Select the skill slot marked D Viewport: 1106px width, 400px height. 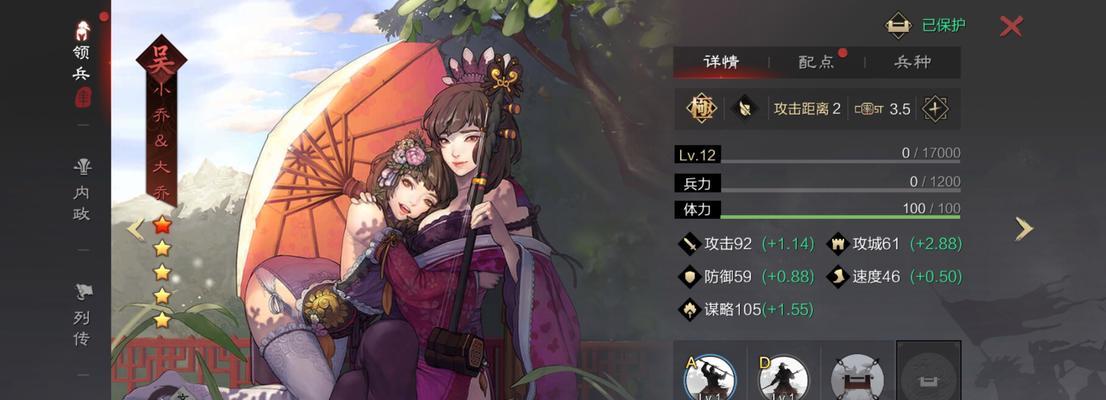(783, 377)
